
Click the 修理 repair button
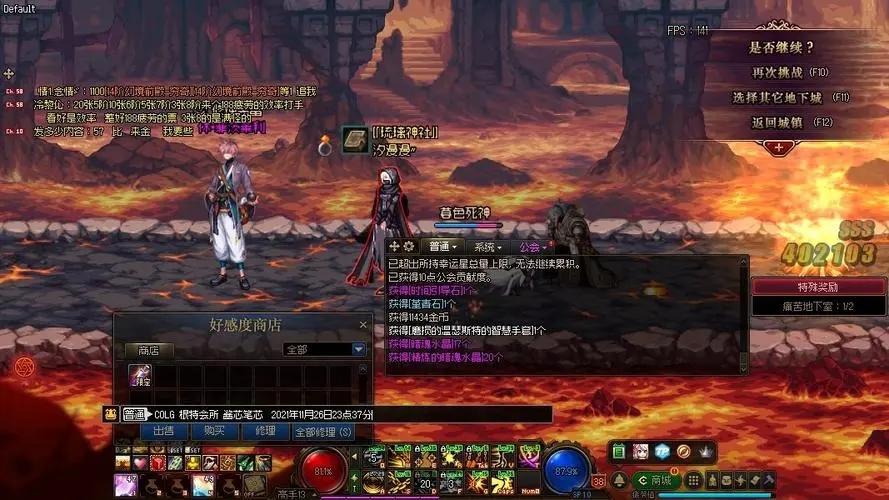coord(265,431)
